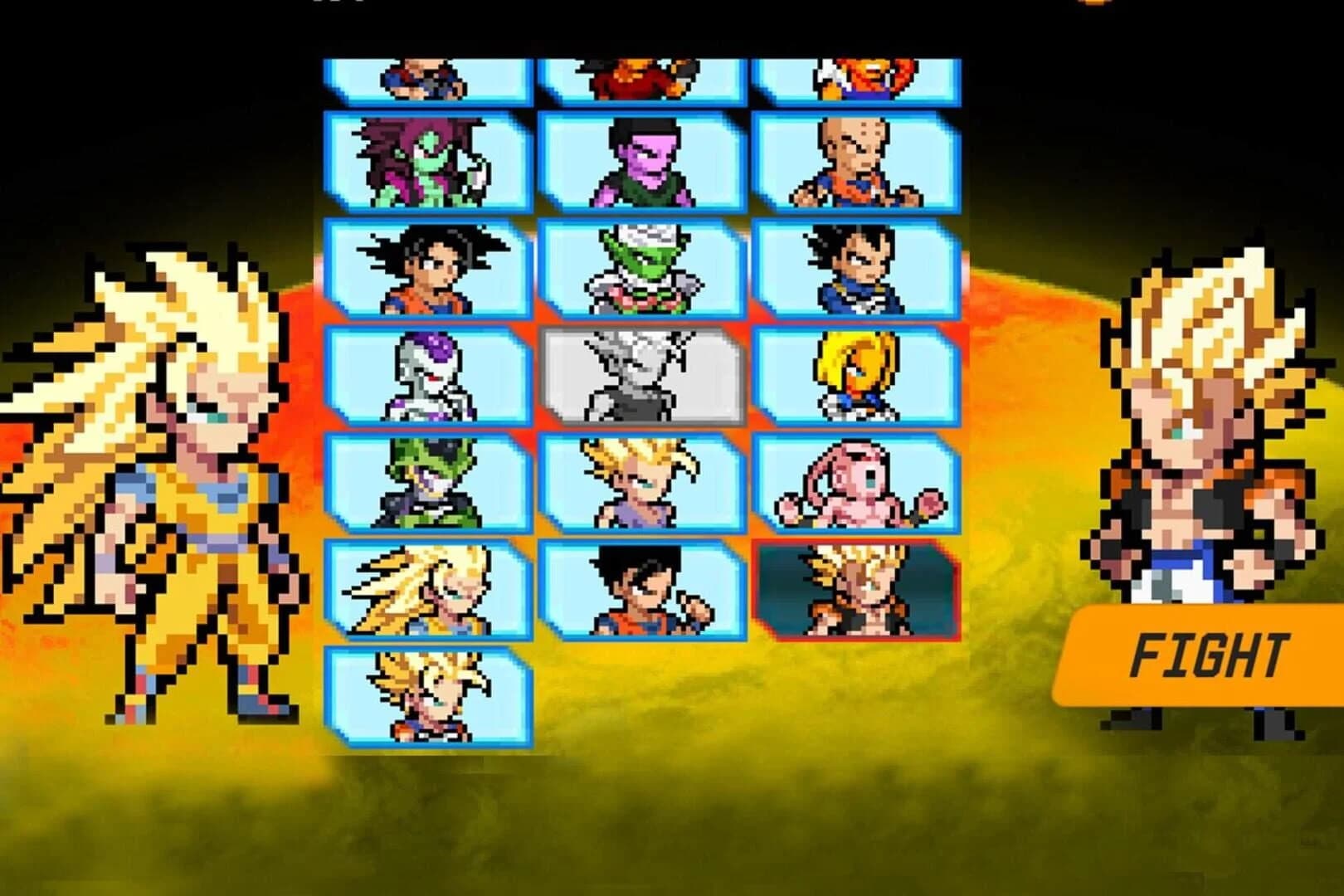Select Super Saiyan teen Gohan portrait

pos(643,485)
